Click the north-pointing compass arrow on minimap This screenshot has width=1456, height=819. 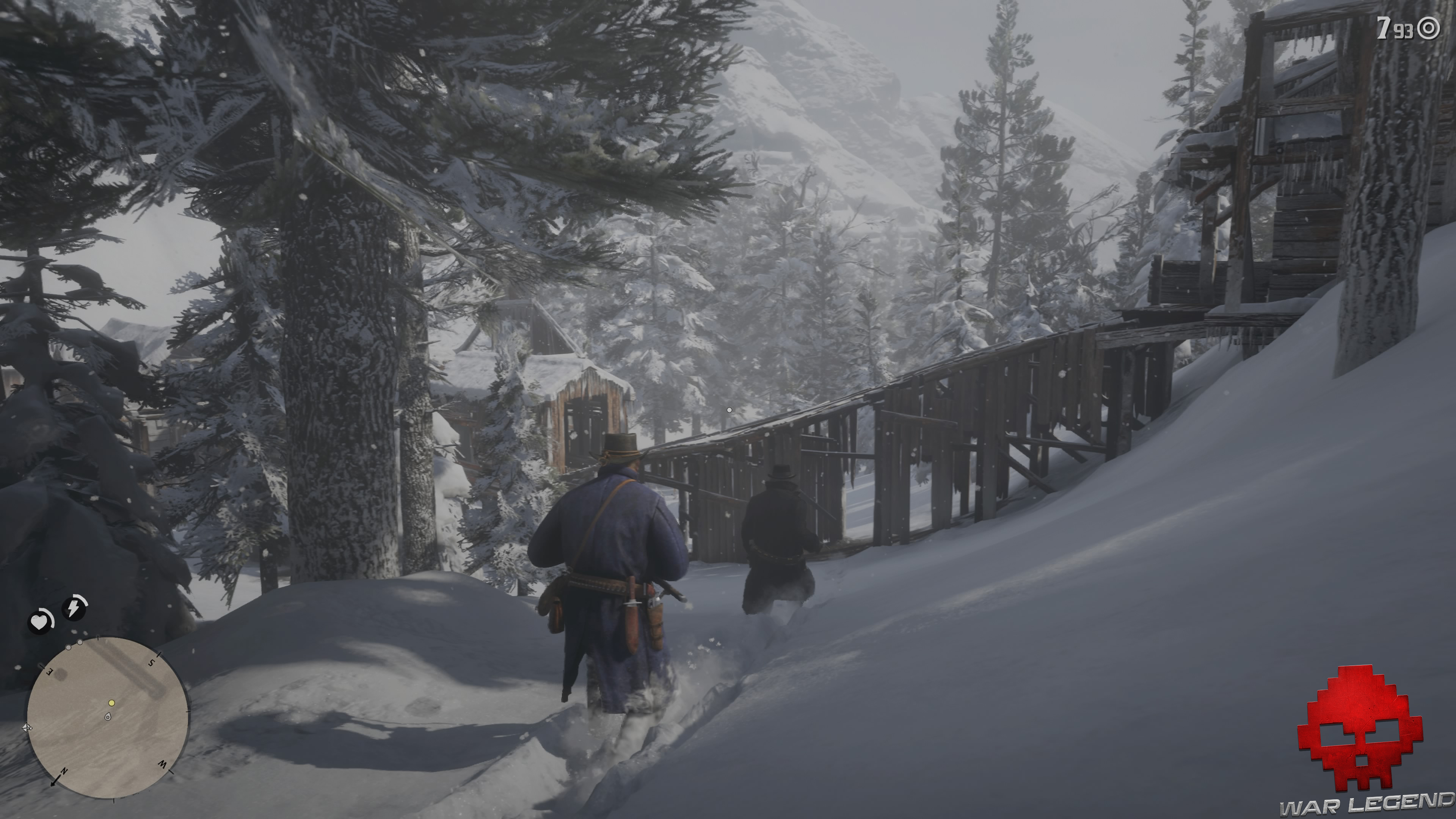[55, 781]
